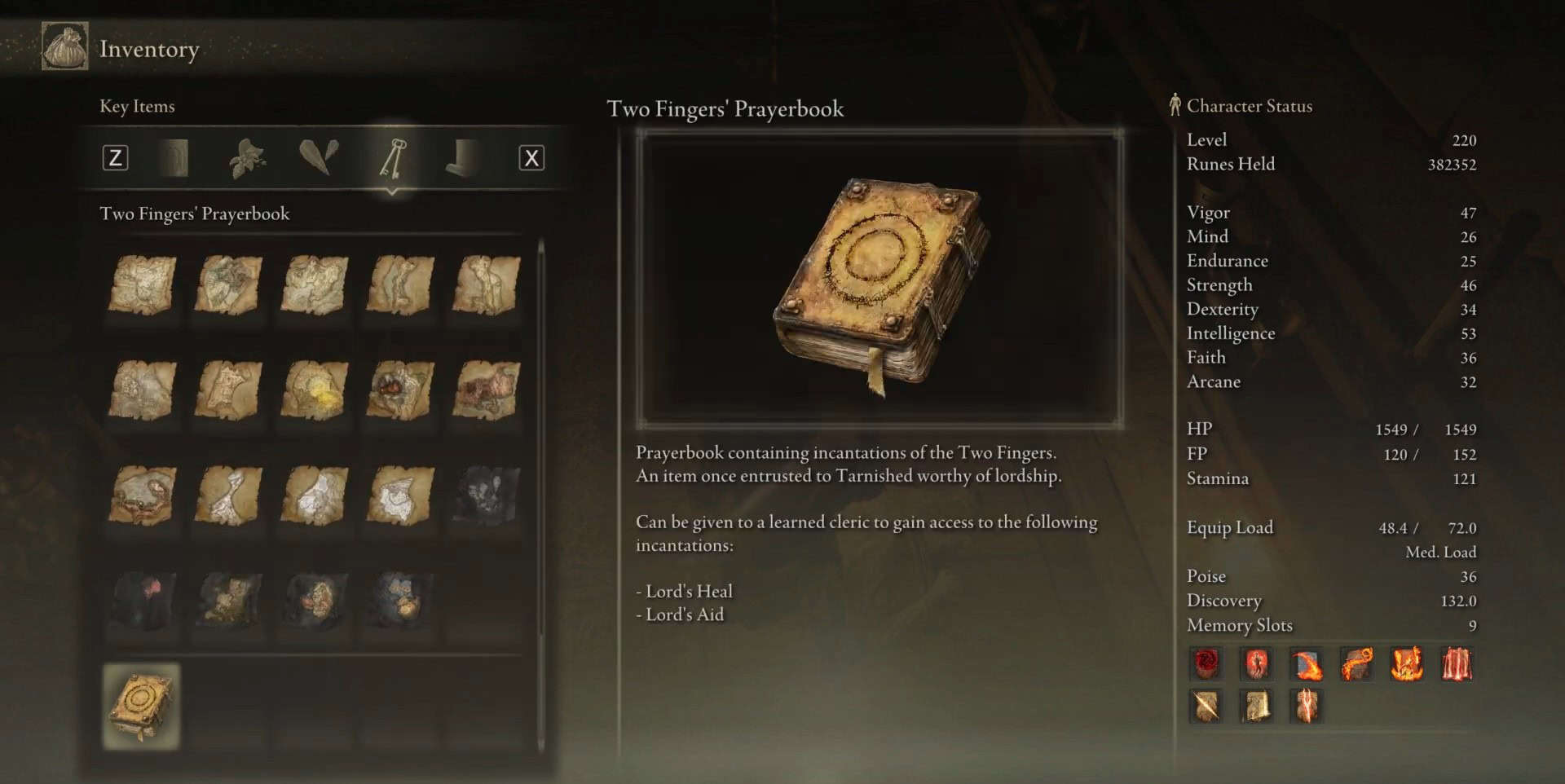
Task: Open the flower crafting materials tab
Action: 247,157
